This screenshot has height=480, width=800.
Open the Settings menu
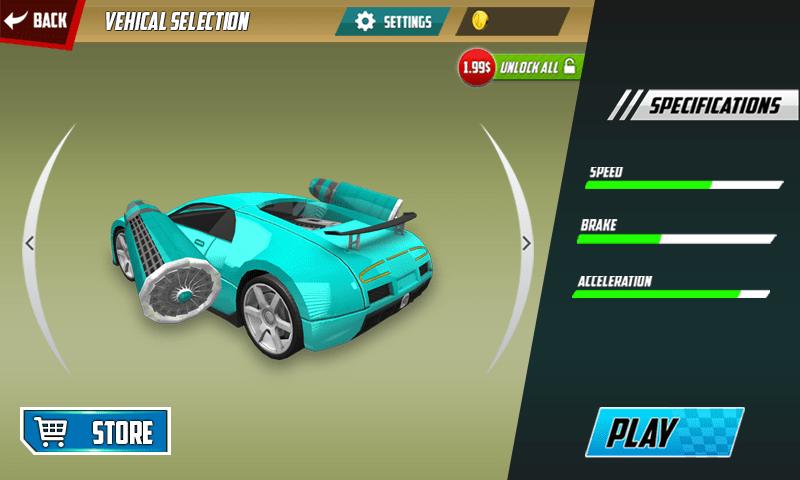click(394, 22)
